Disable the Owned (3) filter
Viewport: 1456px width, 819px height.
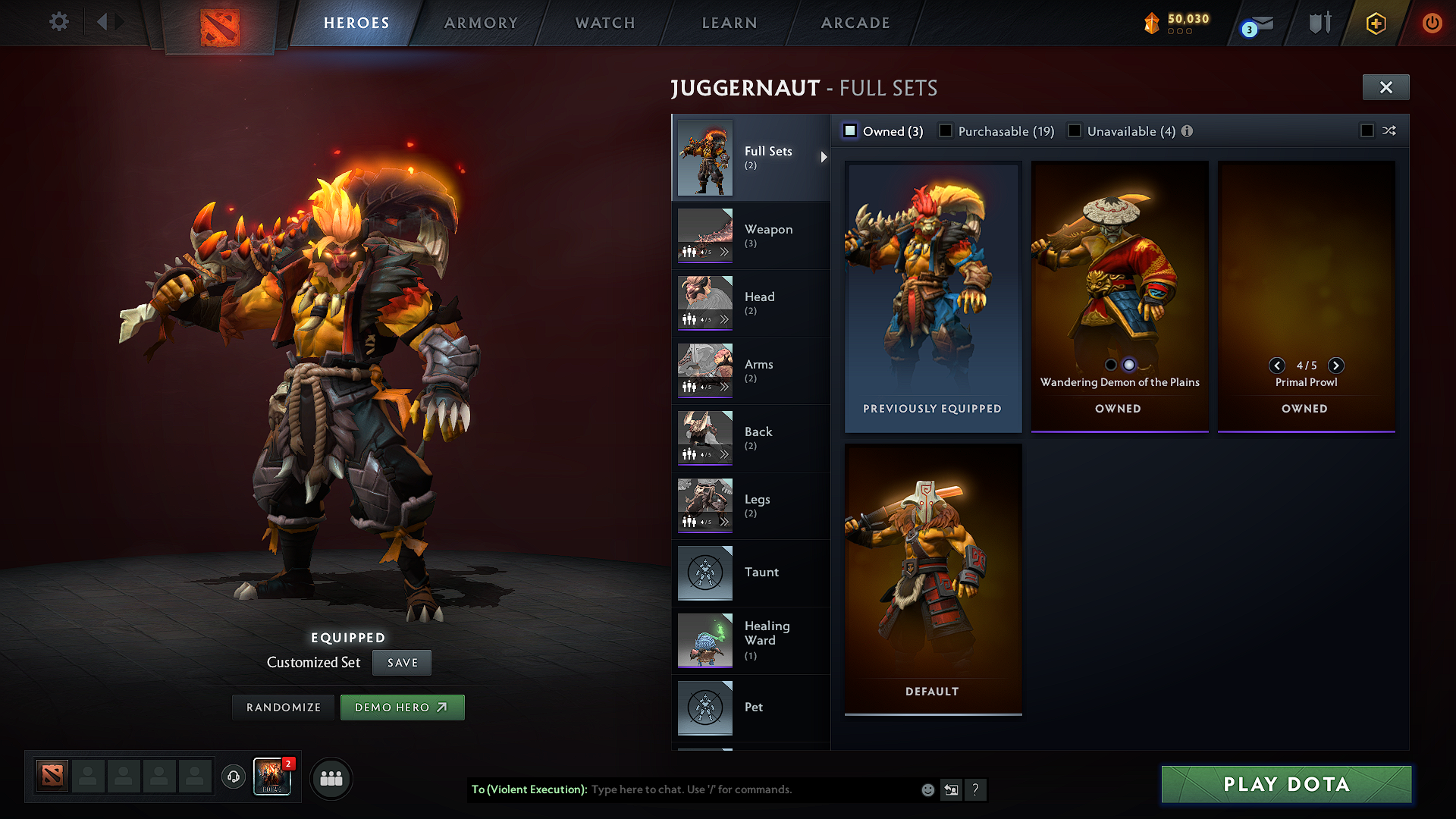click(x=850, y=130)
